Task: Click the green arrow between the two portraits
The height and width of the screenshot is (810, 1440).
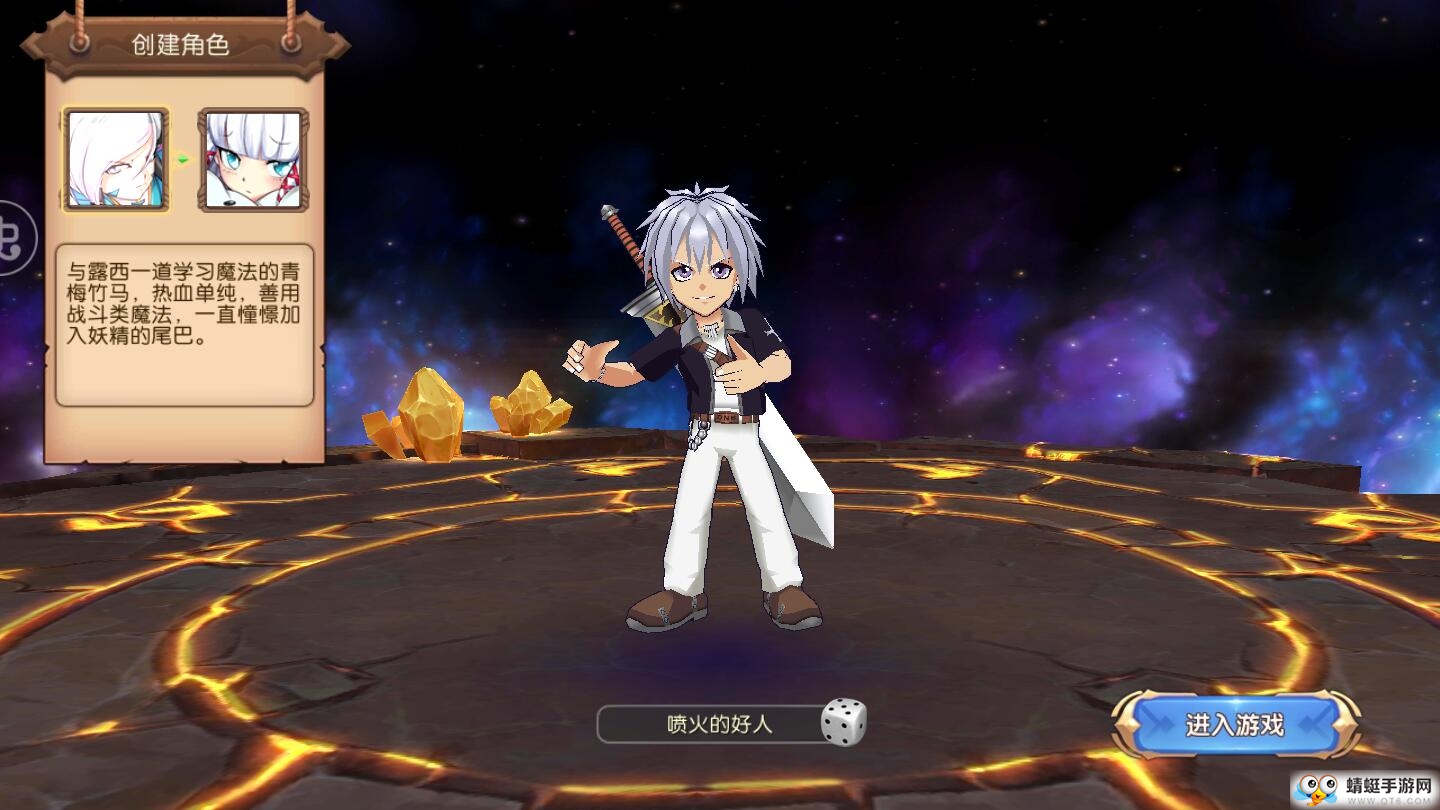Action: (x=182, y=157)
